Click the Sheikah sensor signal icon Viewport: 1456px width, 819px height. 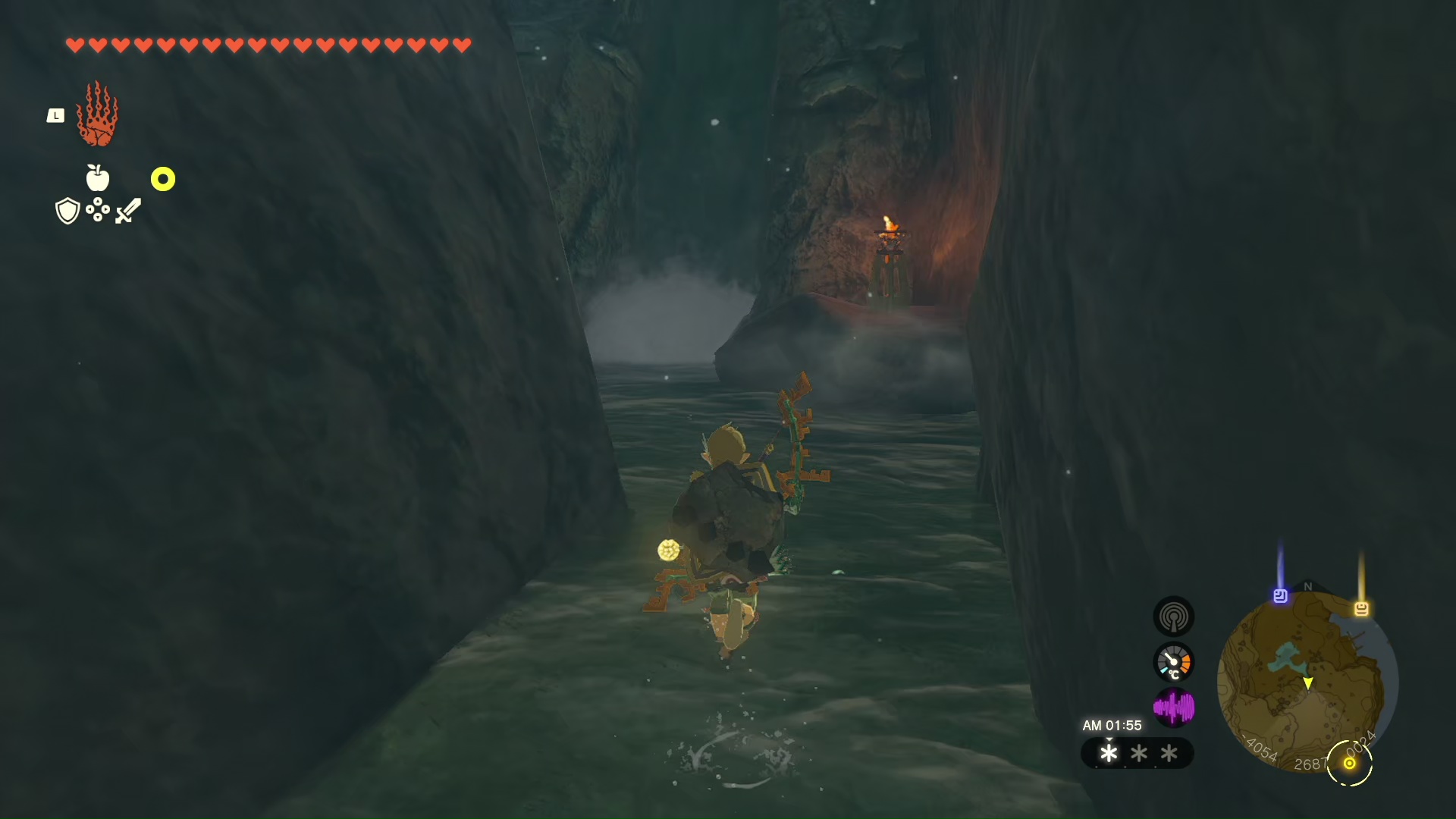[x=1173, y=617]
